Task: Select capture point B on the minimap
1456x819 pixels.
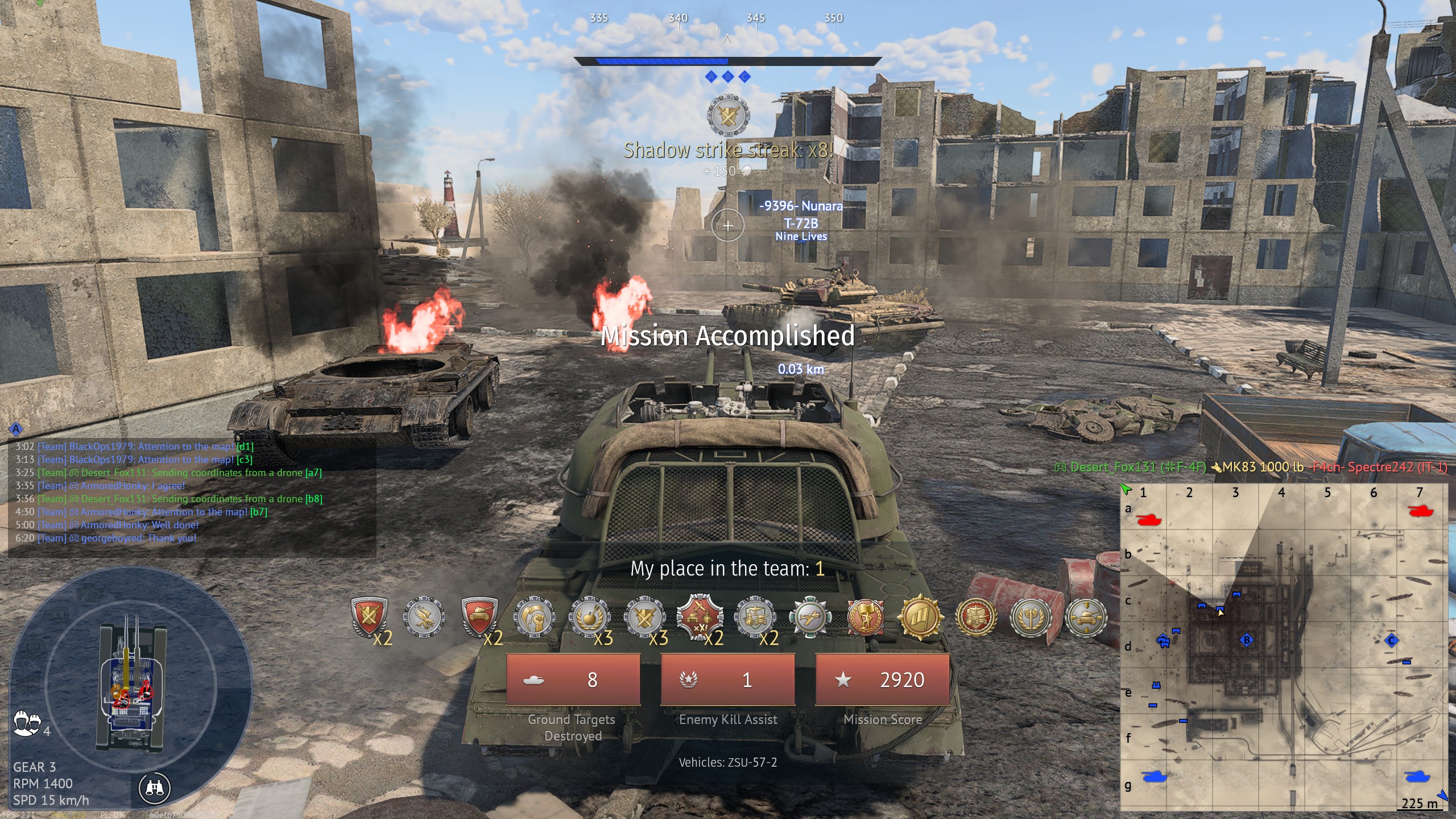Action: [x=1246, y=640]
